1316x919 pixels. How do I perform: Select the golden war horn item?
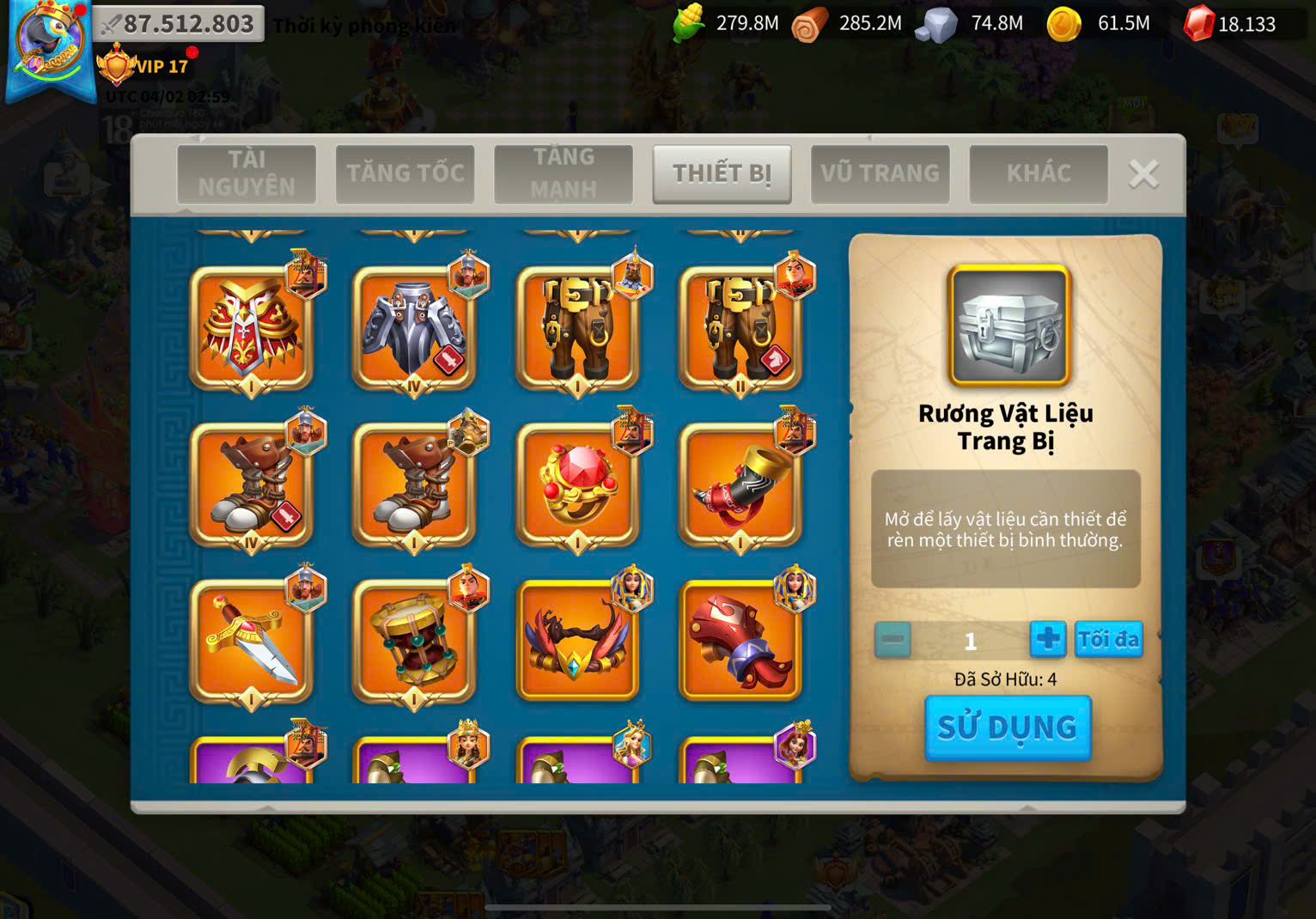(740, 484)
